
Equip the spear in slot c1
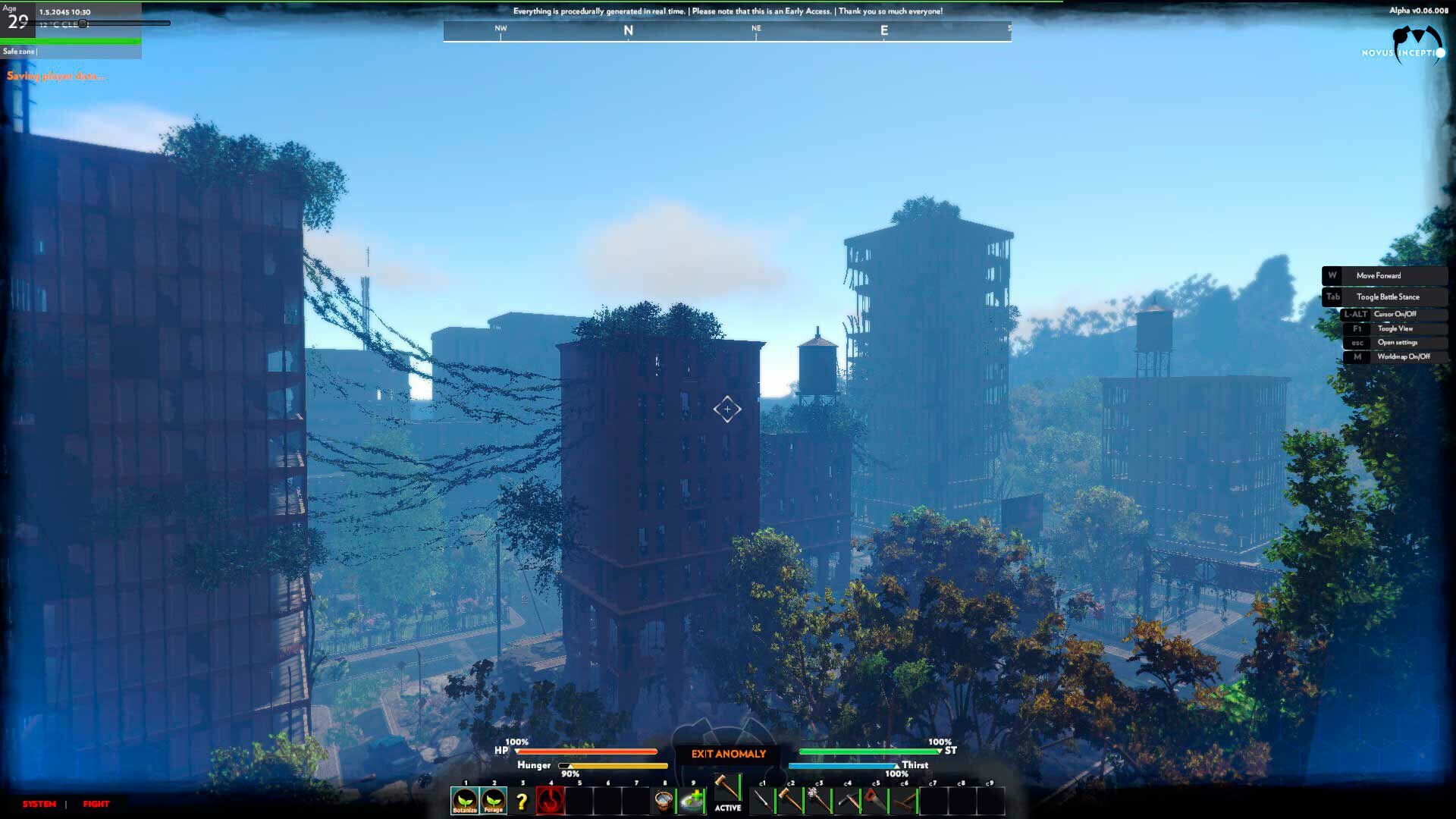[x=762, y=801]
